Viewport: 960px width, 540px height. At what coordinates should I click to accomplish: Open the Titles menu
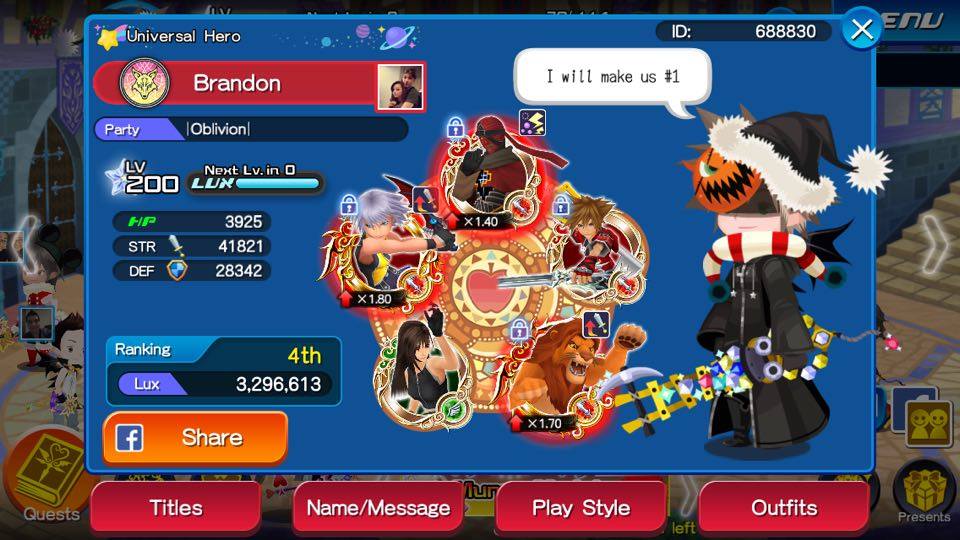pyautogui.click(x=176, y=508)
